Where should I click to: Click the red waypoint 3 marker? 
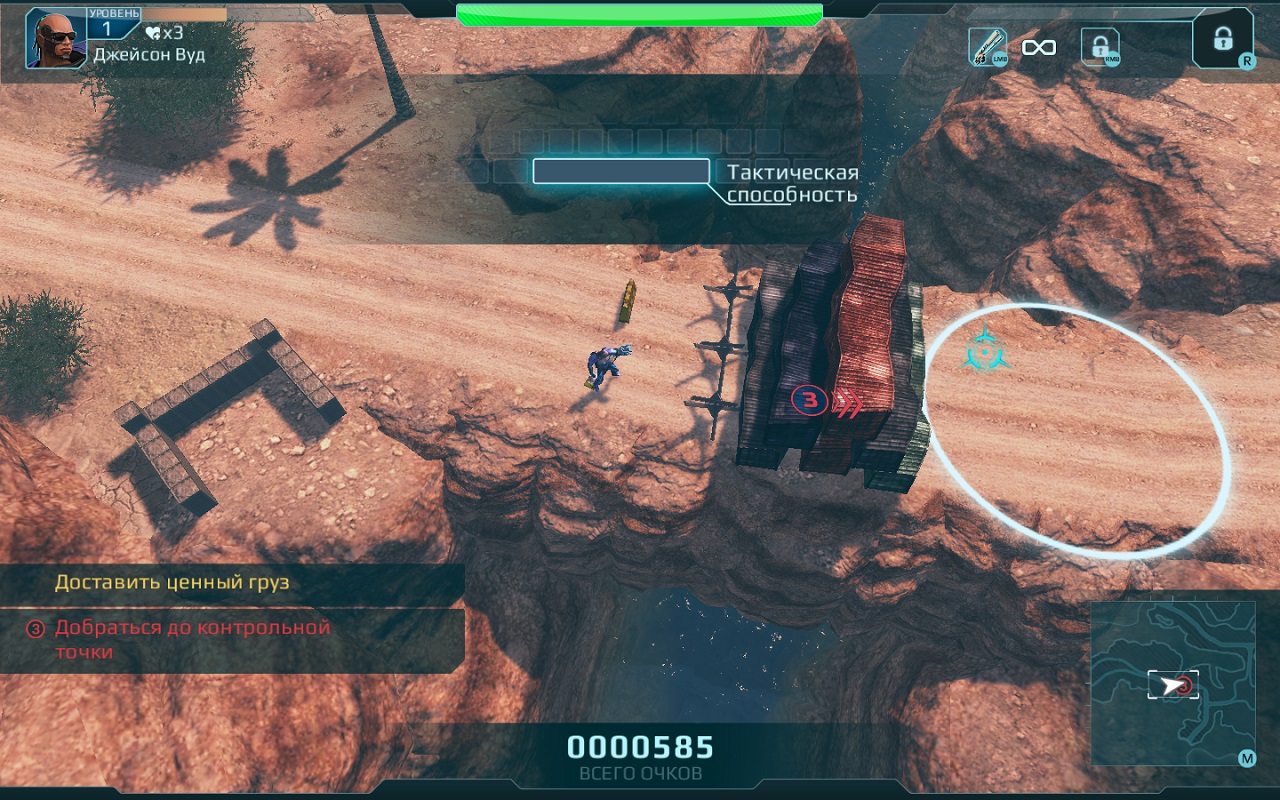pyautogui.click(x=812, y=401)
